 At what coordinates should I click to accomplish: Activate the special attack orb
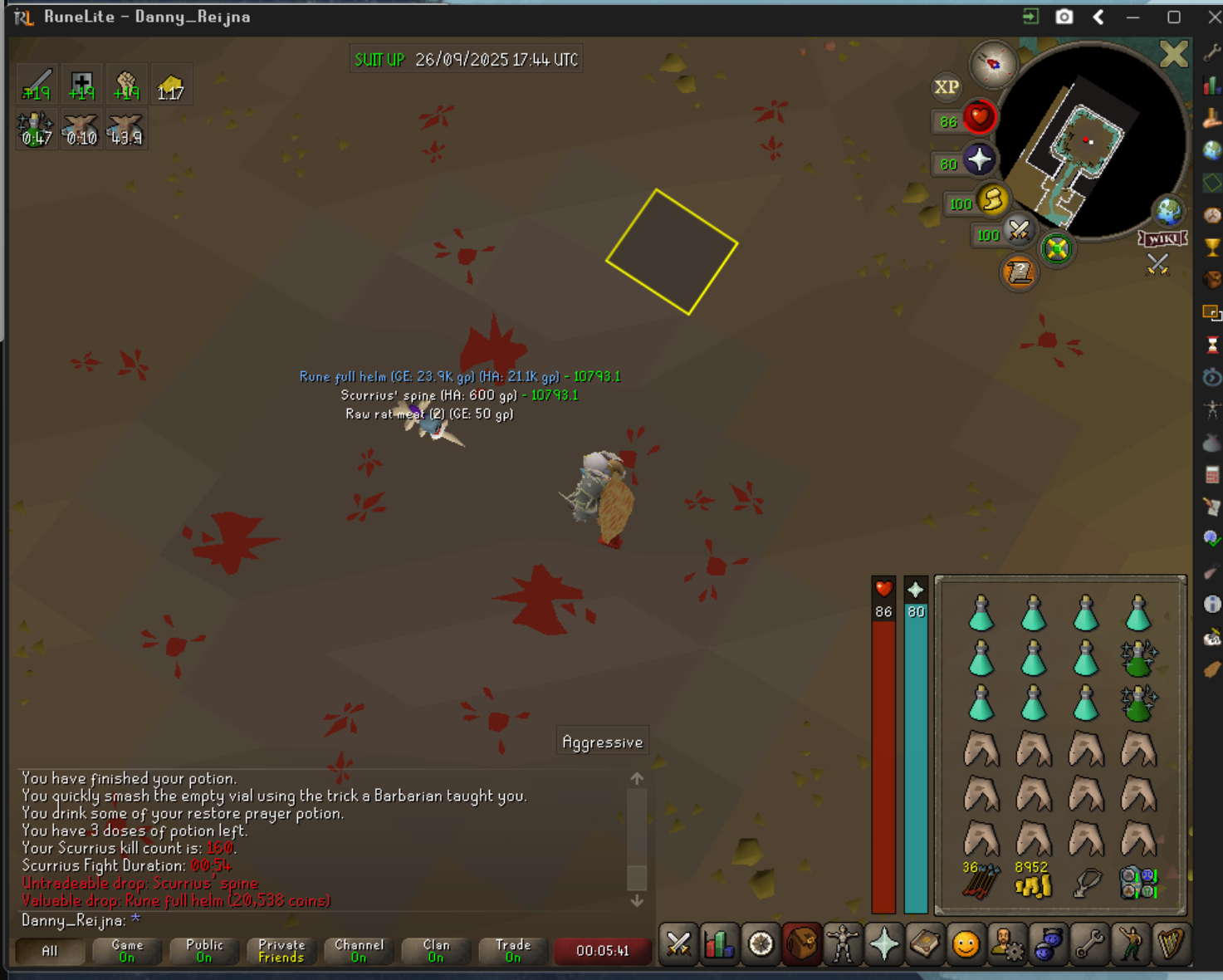1019,231
